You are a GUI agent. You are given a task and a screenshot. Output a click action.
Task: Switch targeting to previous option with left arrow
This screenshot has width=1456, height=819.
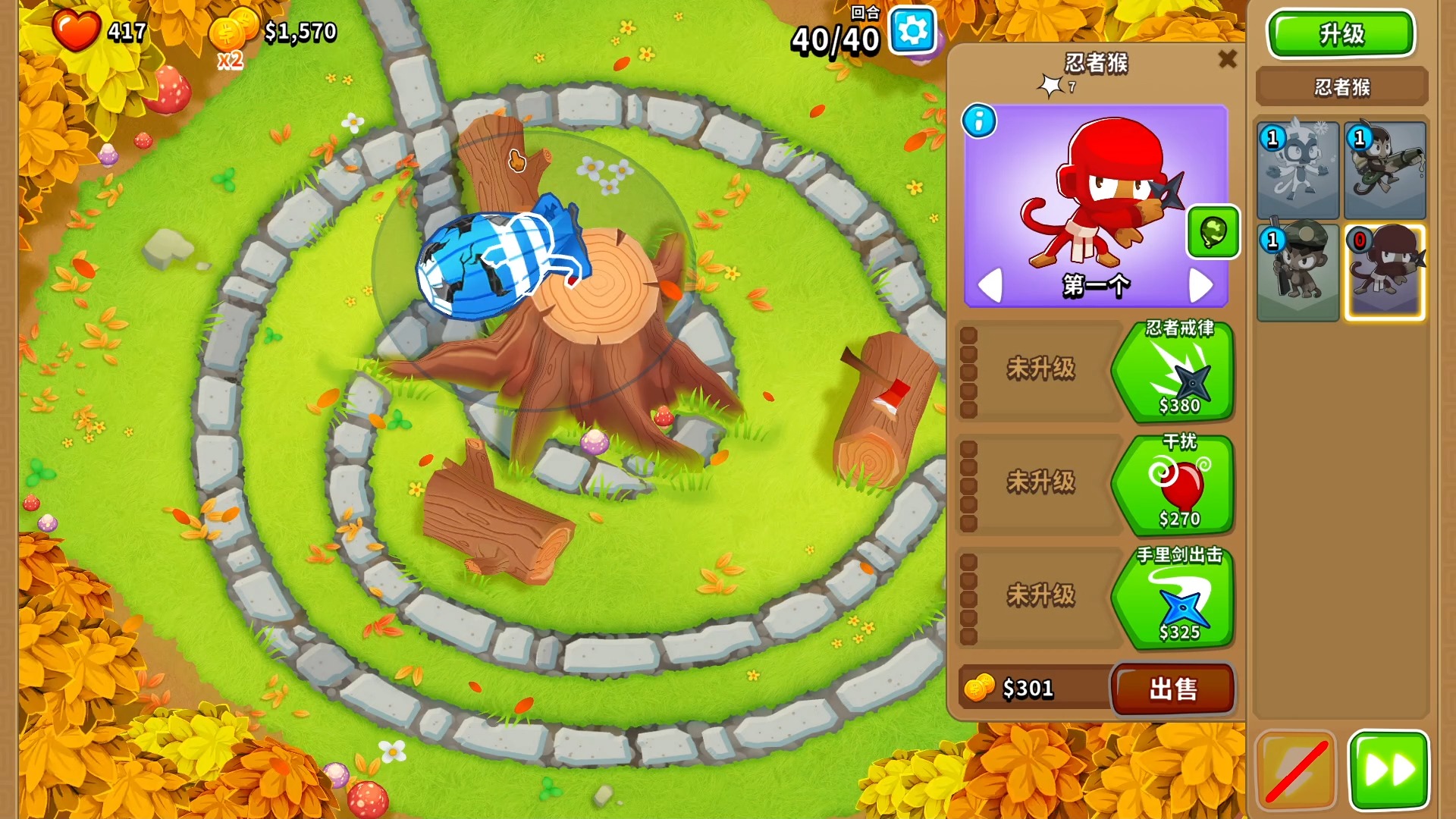[990, 285]
